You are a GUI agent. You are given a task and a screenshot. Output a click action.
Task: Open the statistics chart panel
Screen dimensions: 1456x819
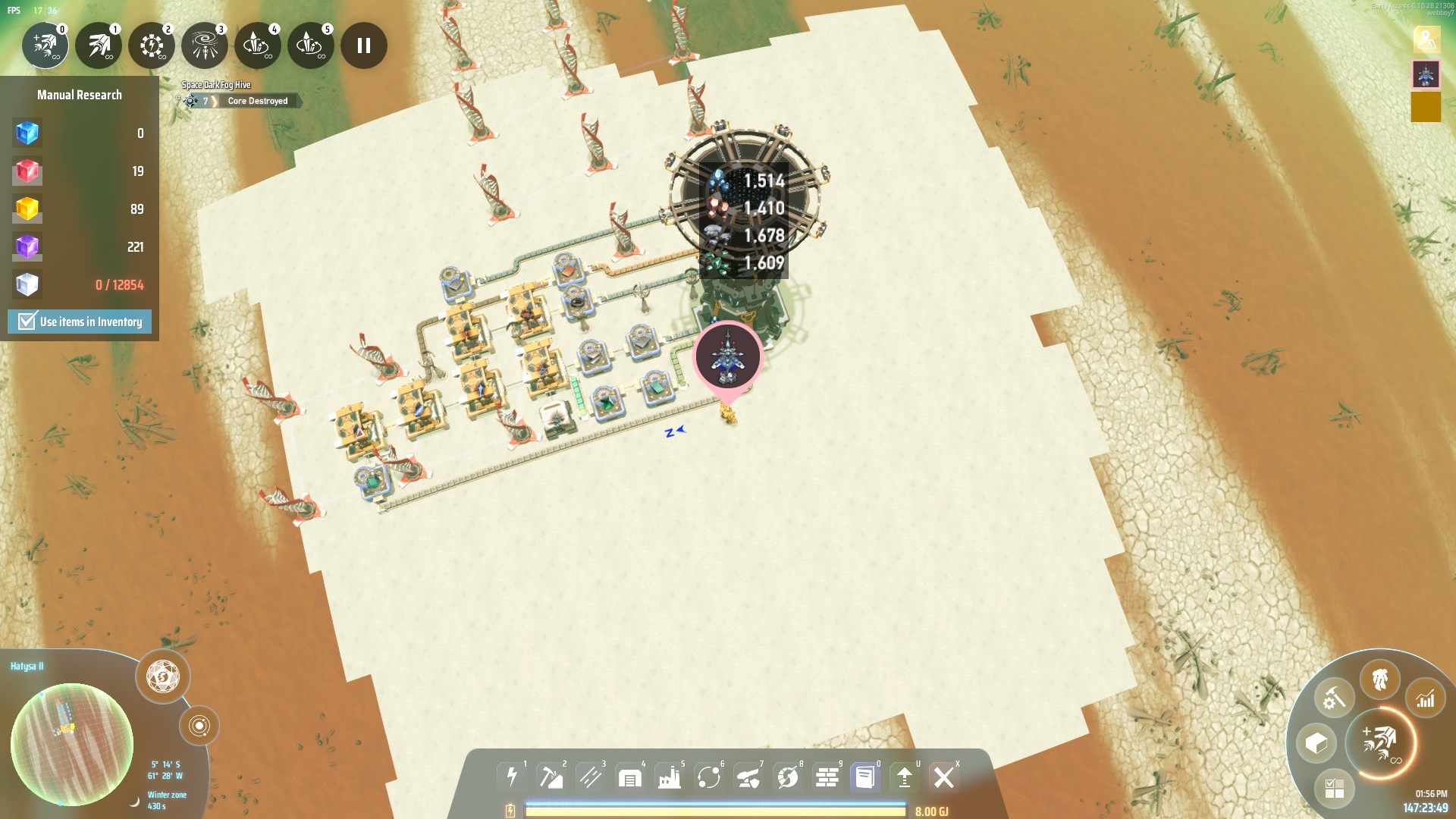pos(1426,698)
